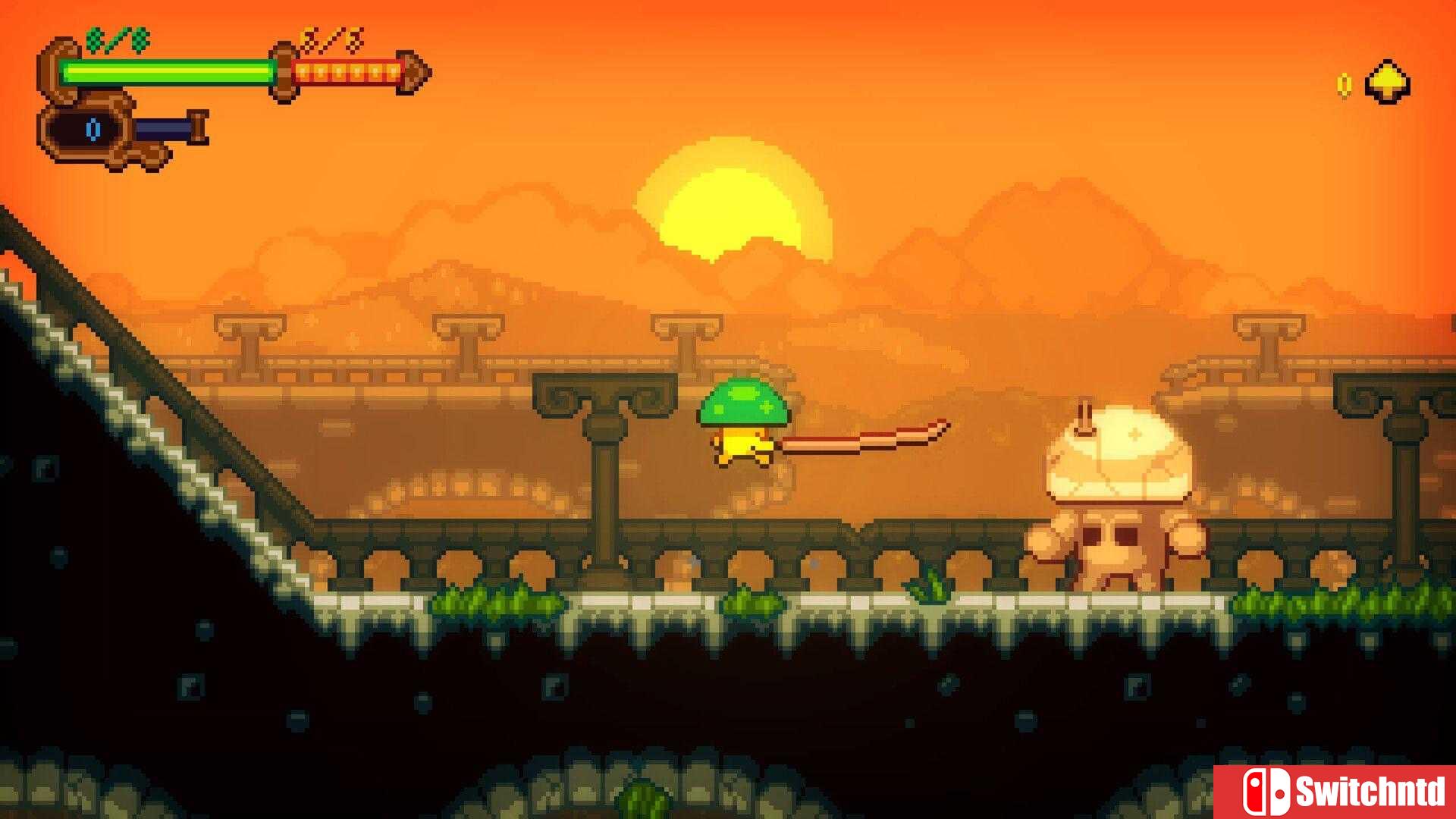Click the glowing charge segments on the red katana

tap(345, 72)
